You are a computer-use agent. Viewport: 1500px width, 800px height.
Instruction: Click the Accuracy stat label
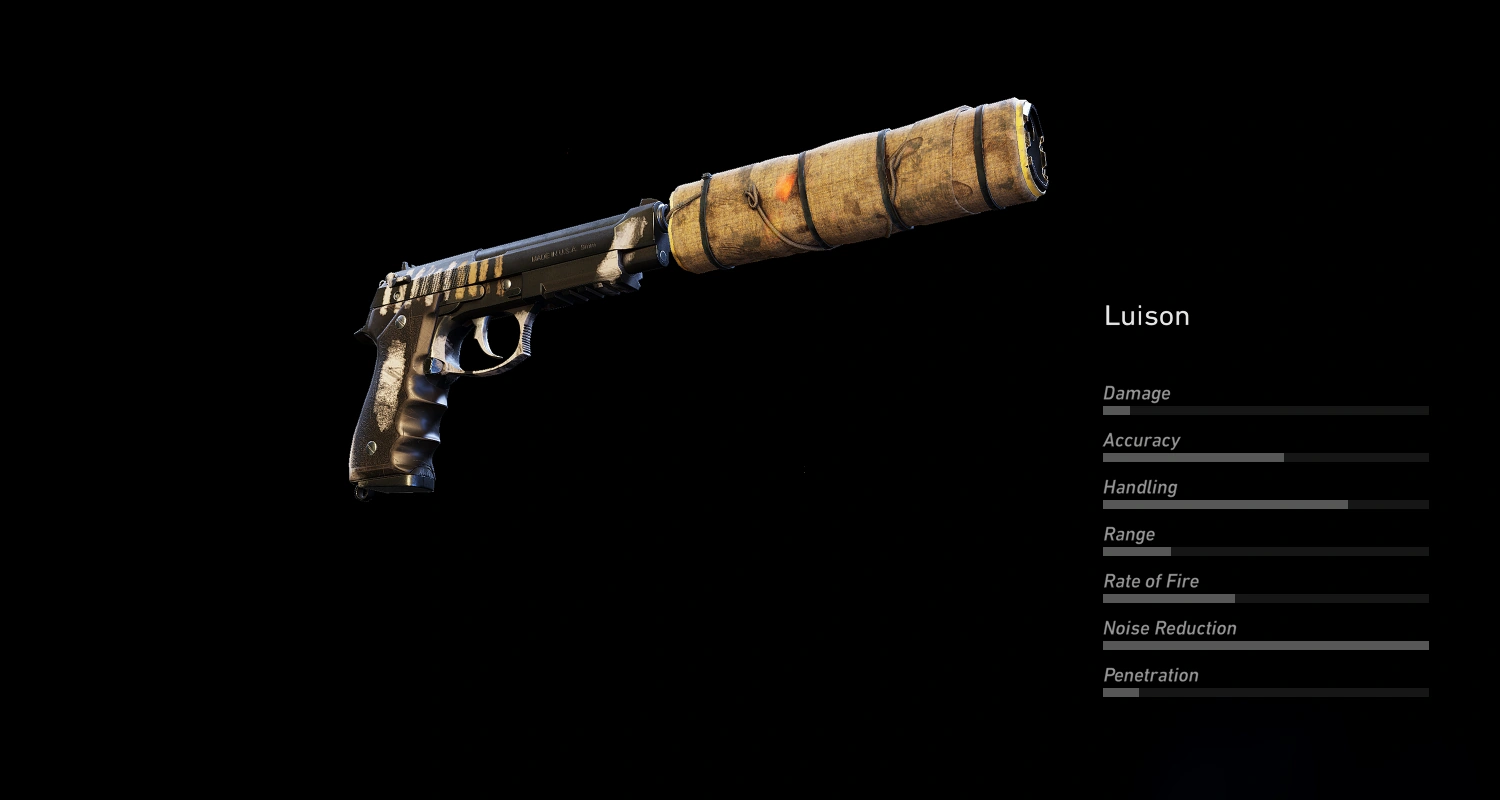click(x=1141, y=440)
